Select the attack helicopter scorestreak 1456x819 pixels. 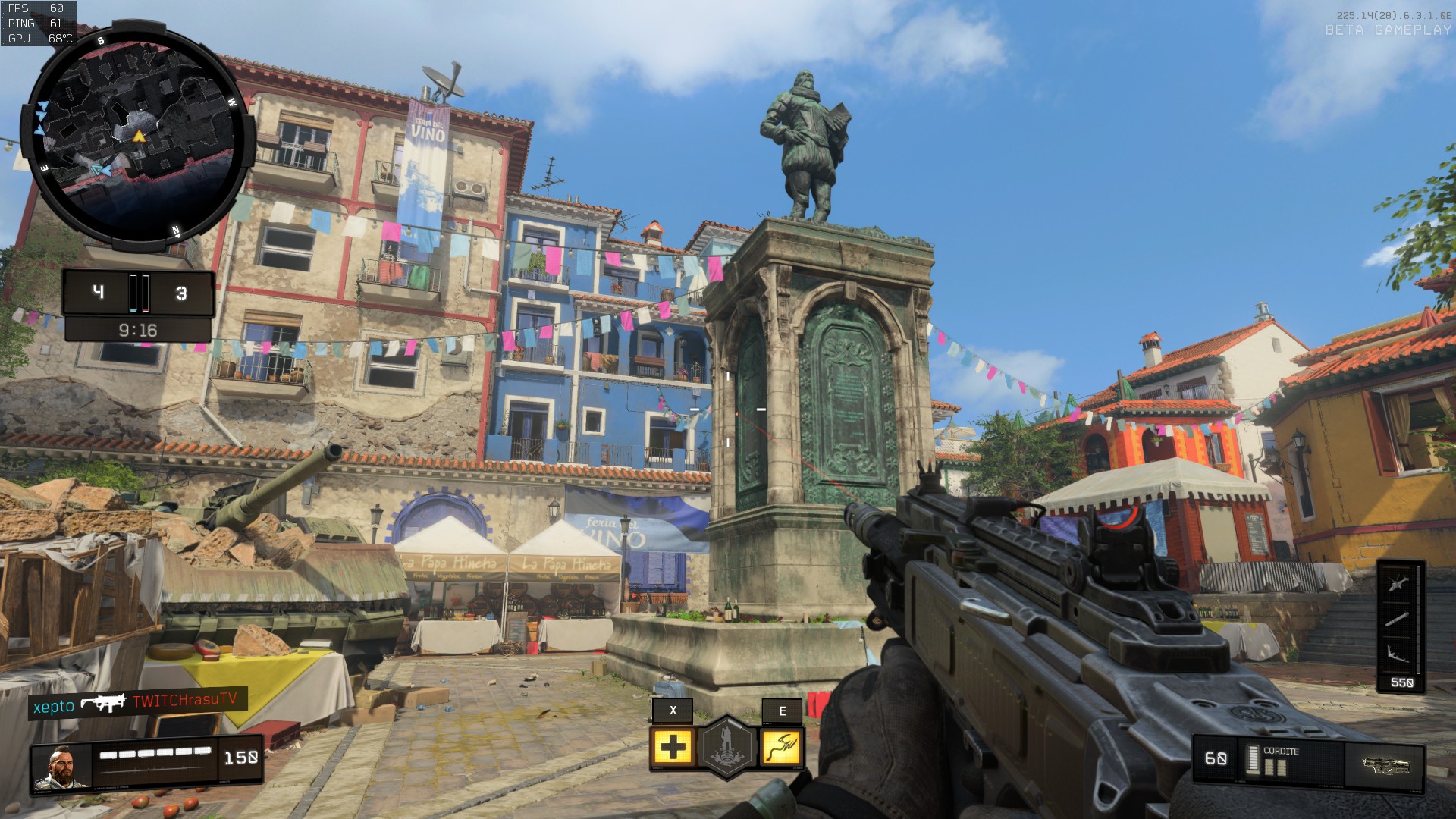[x=1399, y=584]
